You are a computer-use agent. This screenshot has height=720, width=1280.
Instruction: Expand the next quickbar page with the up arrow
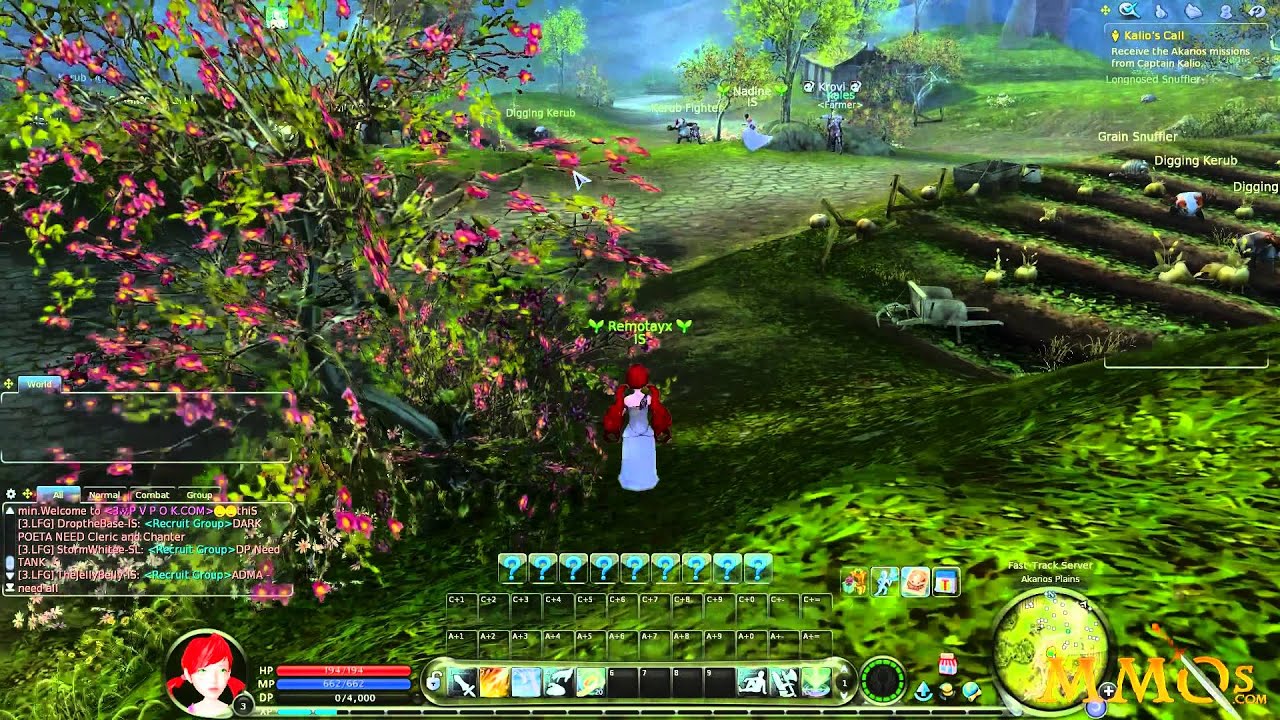click(843, 671)
